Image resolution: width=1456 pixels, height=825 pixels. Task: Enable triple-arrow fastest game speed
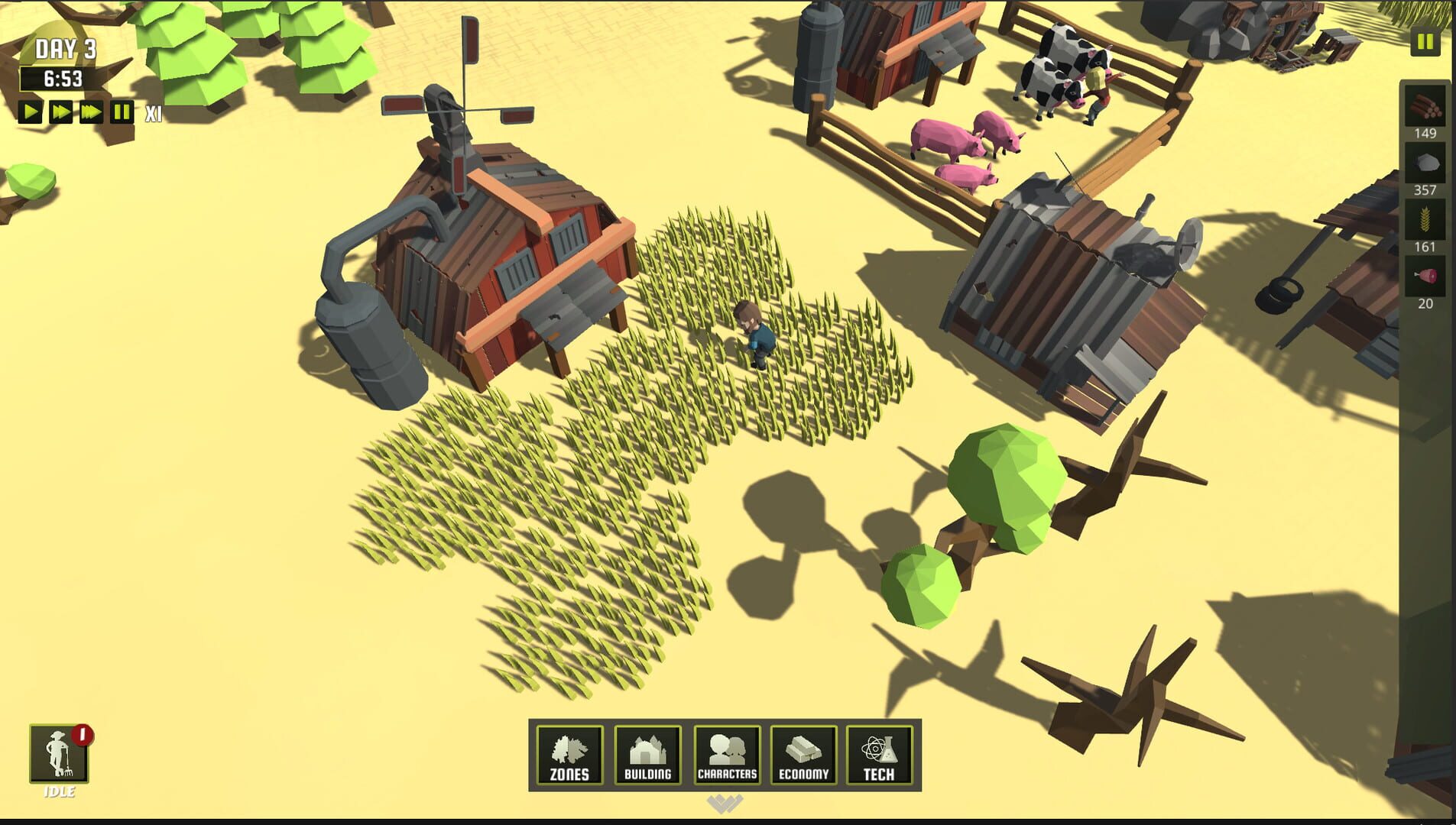click(91, 112)
